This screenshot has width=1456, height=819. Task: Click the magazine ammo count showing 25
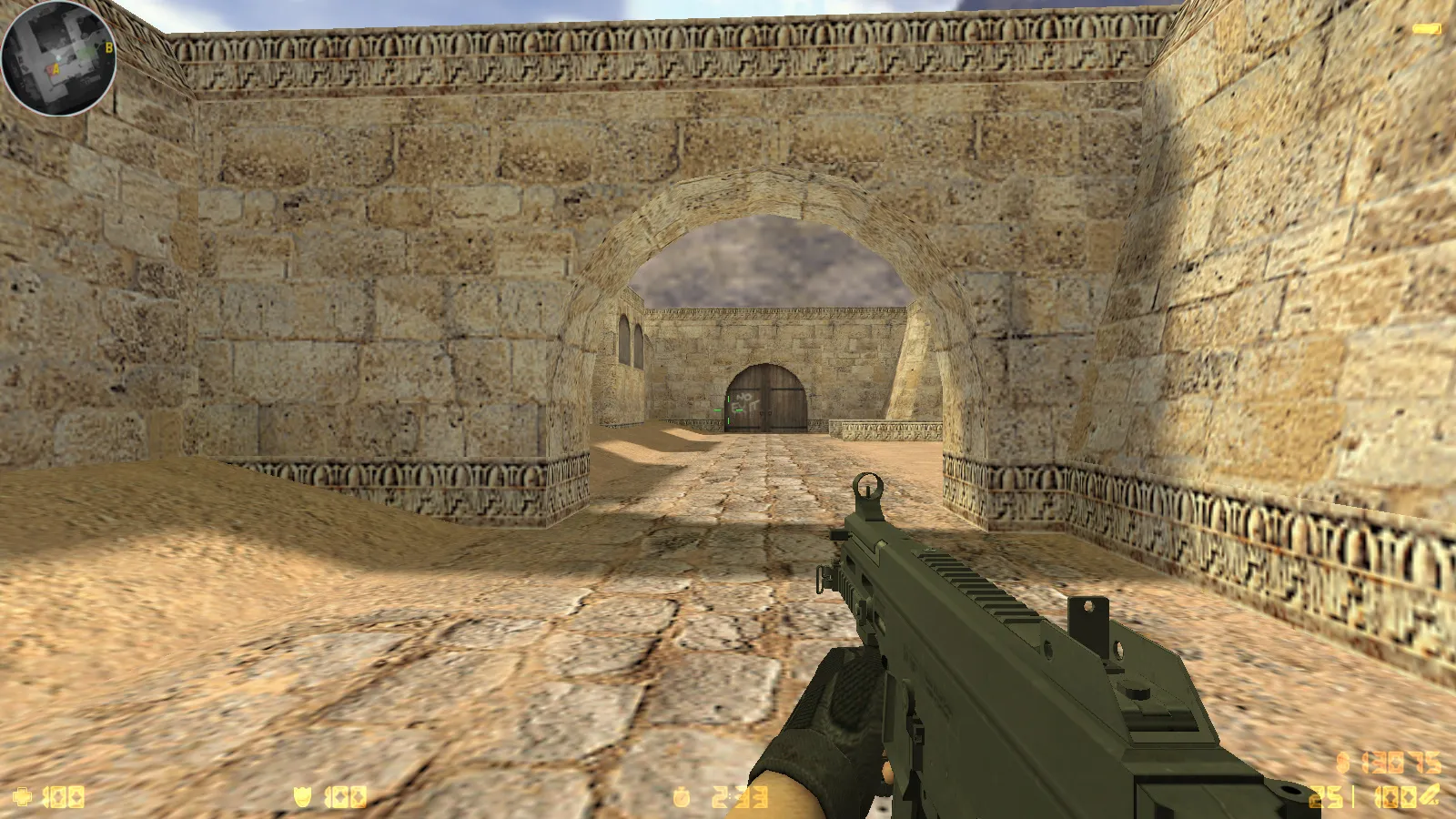point(1326,796)
